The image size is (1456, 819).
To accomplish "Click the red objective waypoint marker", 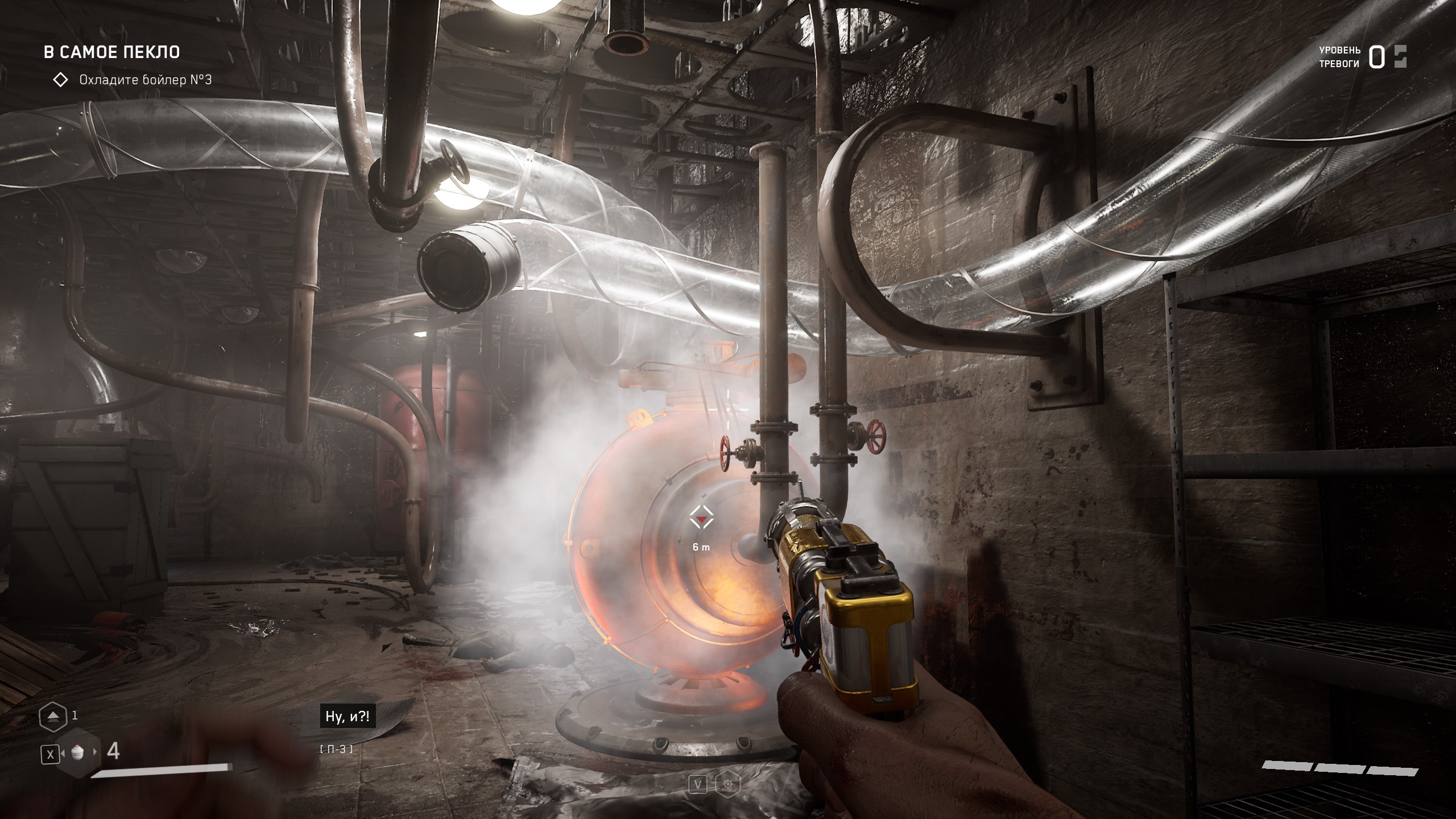I will pos(701,519).
